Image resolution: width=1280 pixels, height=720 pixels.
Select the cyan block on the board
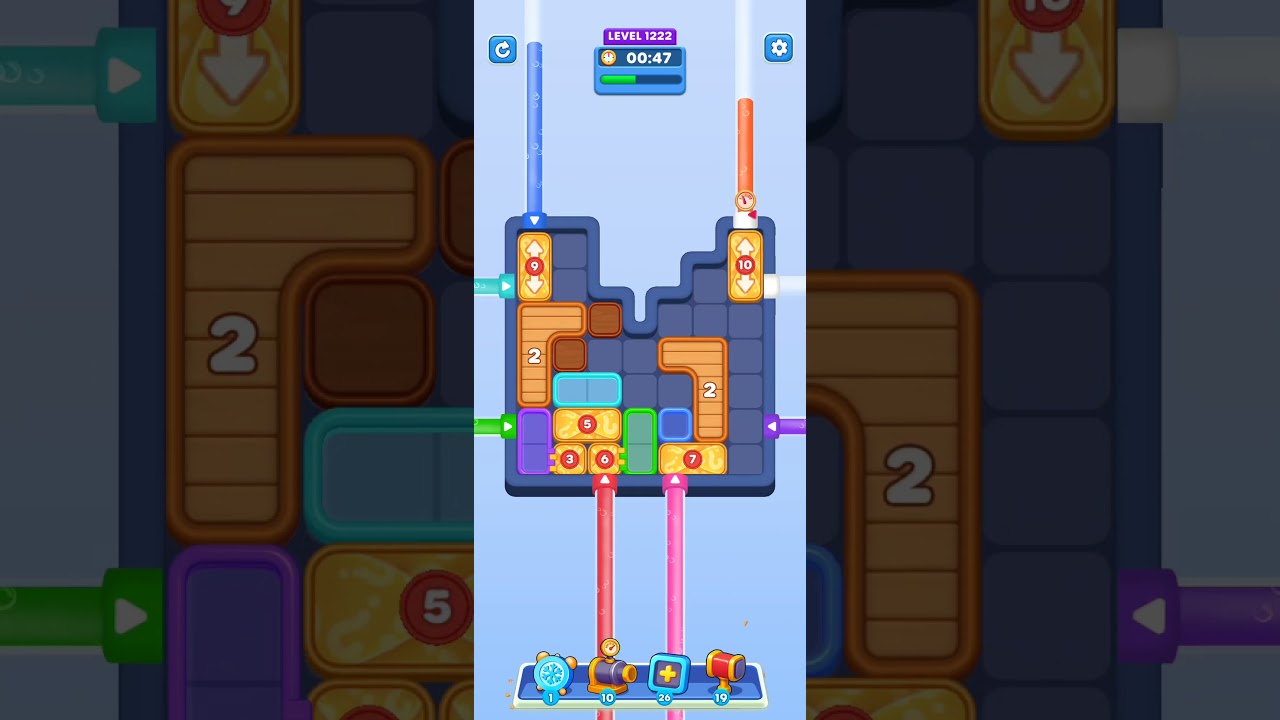pos(588,388)
